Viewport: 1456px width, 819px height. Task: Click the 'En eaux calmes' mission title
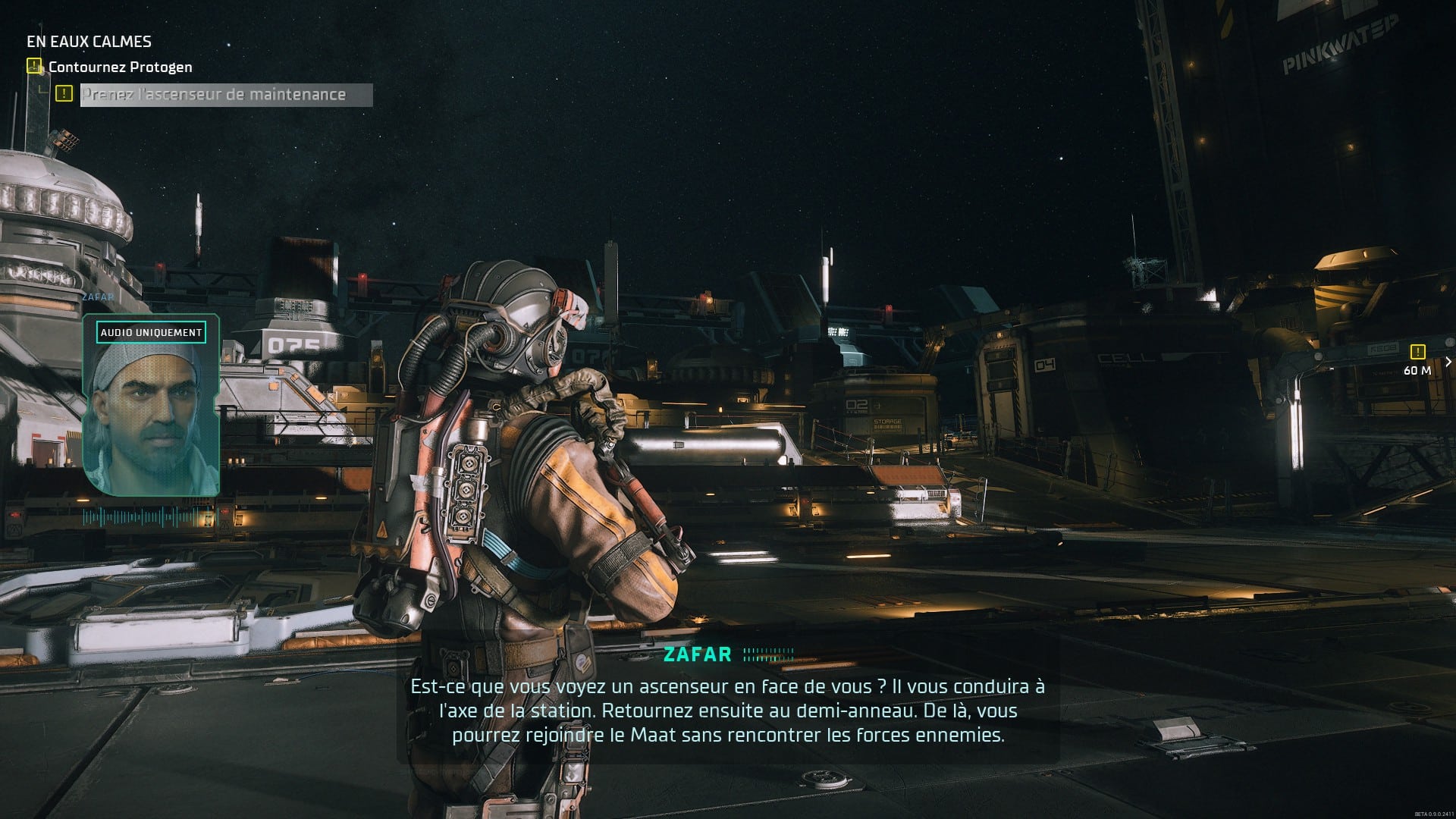point(89,42)
